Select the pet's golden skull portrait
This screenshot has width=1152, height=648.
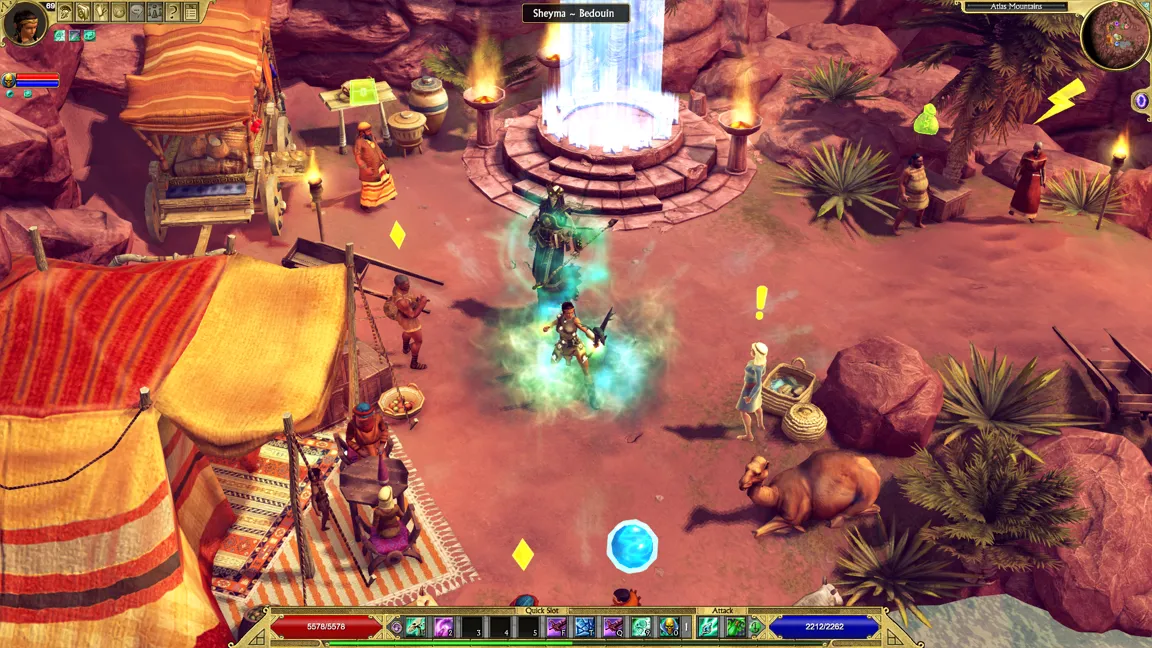tap(9, 80)
